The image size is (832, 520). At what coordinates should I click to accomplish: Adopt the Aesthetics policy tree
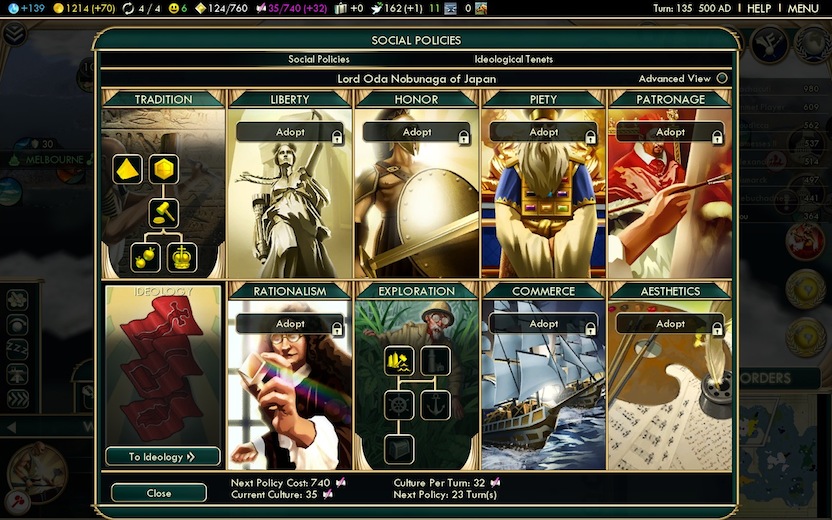[x=671, y=324]
